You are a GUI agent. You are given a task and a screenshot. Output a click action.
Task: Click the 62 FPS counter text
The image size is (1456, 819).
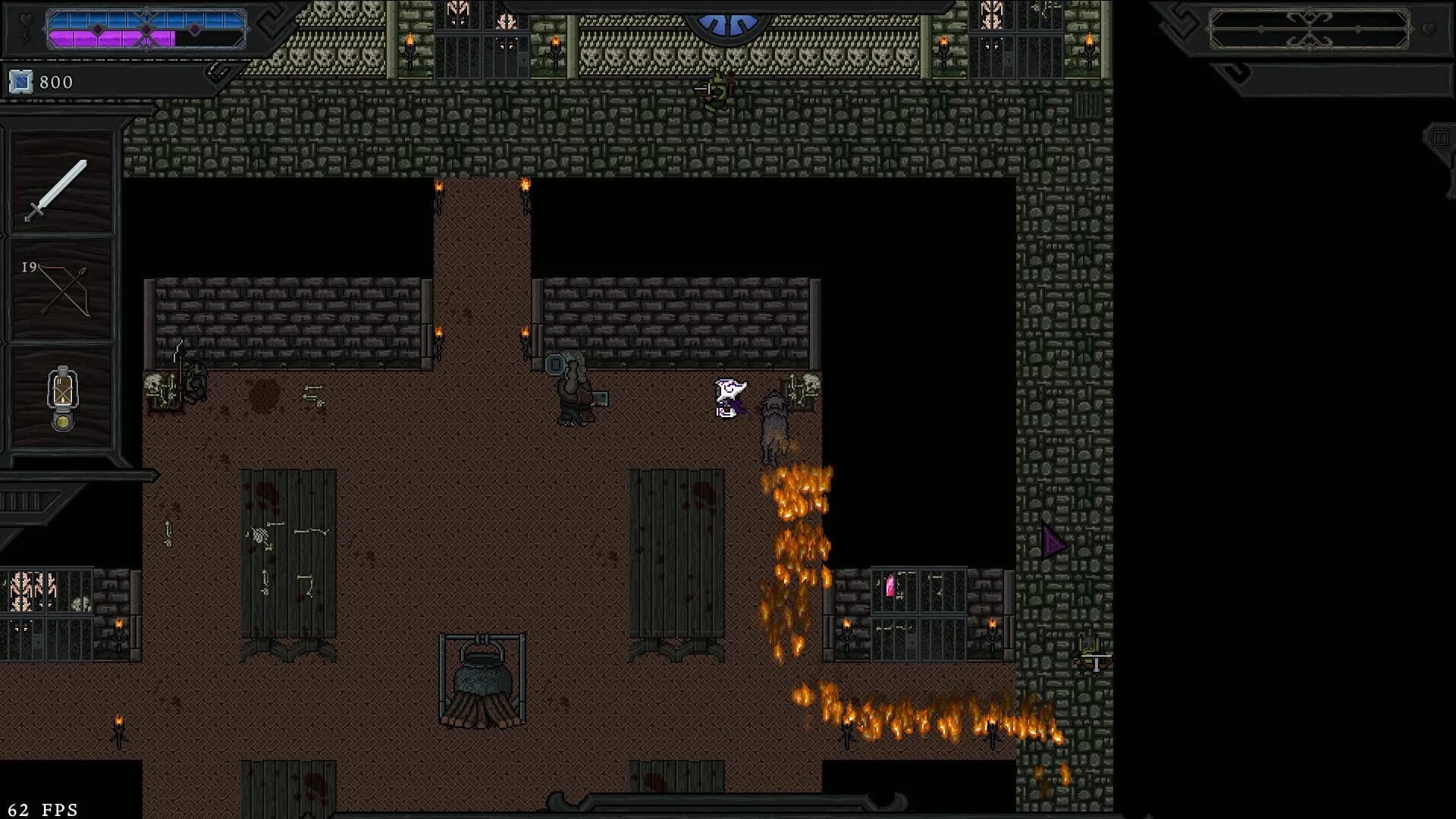click(x=43, y=808)
